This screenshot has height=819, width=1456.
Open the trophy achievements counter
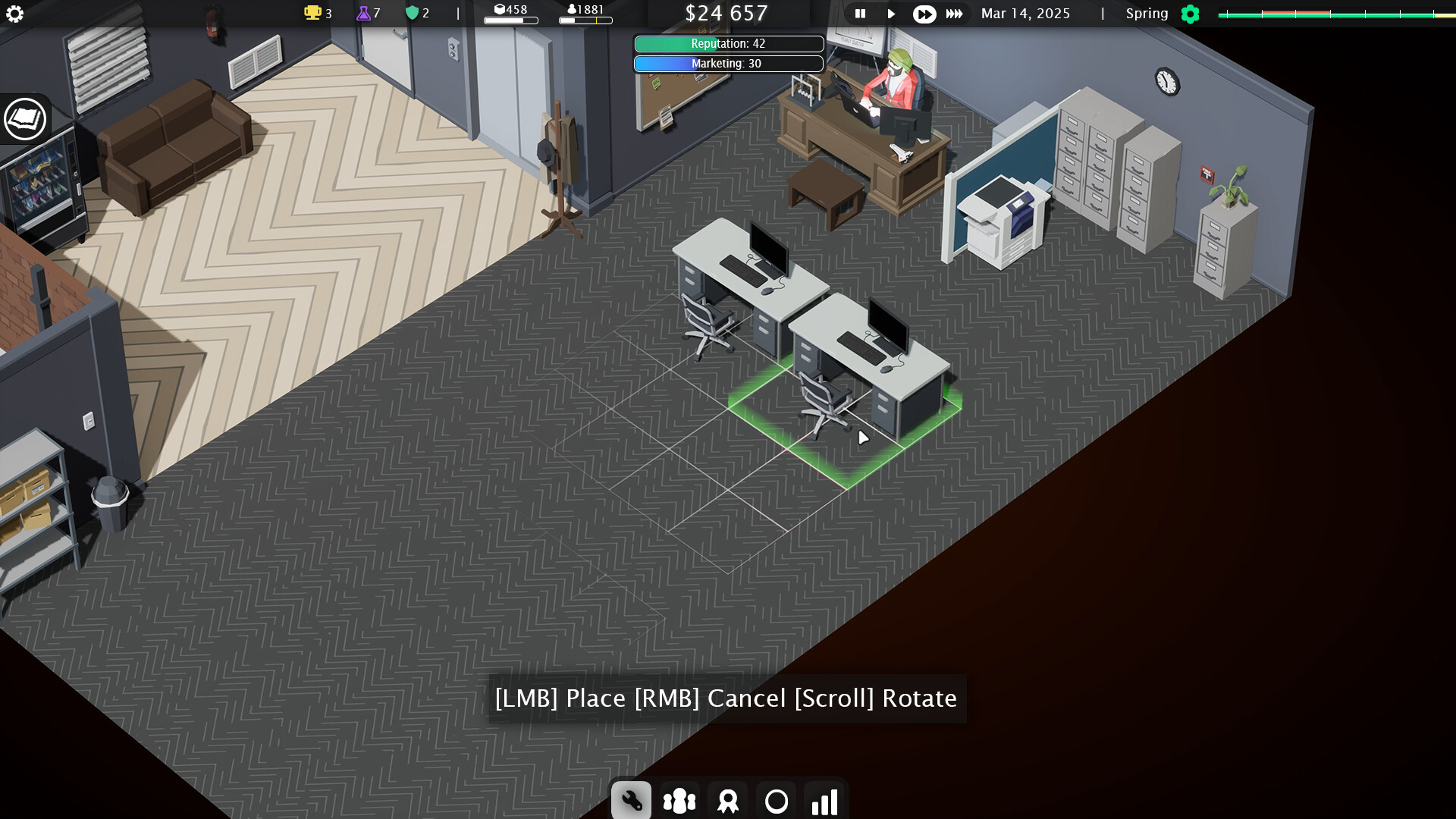313,13
